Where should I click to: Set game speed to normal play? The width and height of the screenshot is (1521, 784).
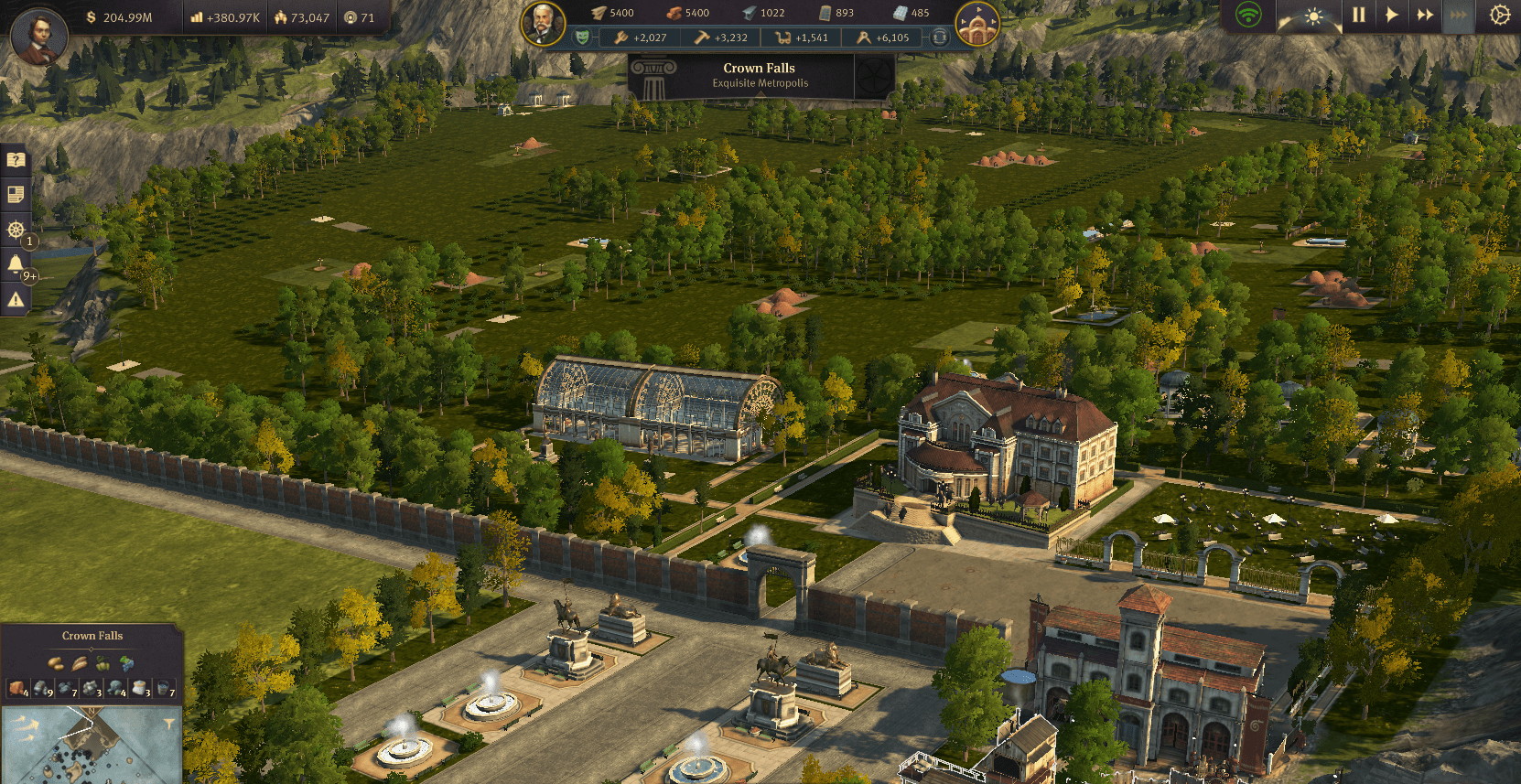[1391, 15]
